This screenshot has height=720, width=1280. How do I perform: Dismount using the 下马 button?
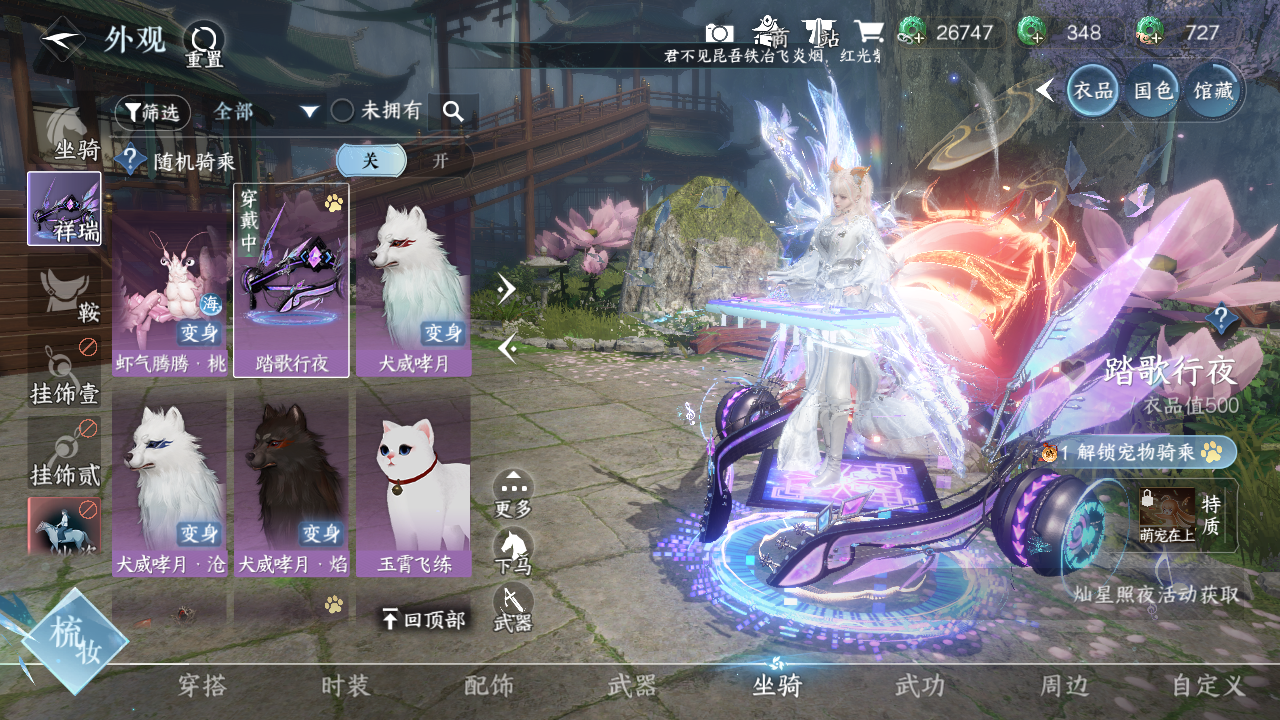tap(513, 550)
